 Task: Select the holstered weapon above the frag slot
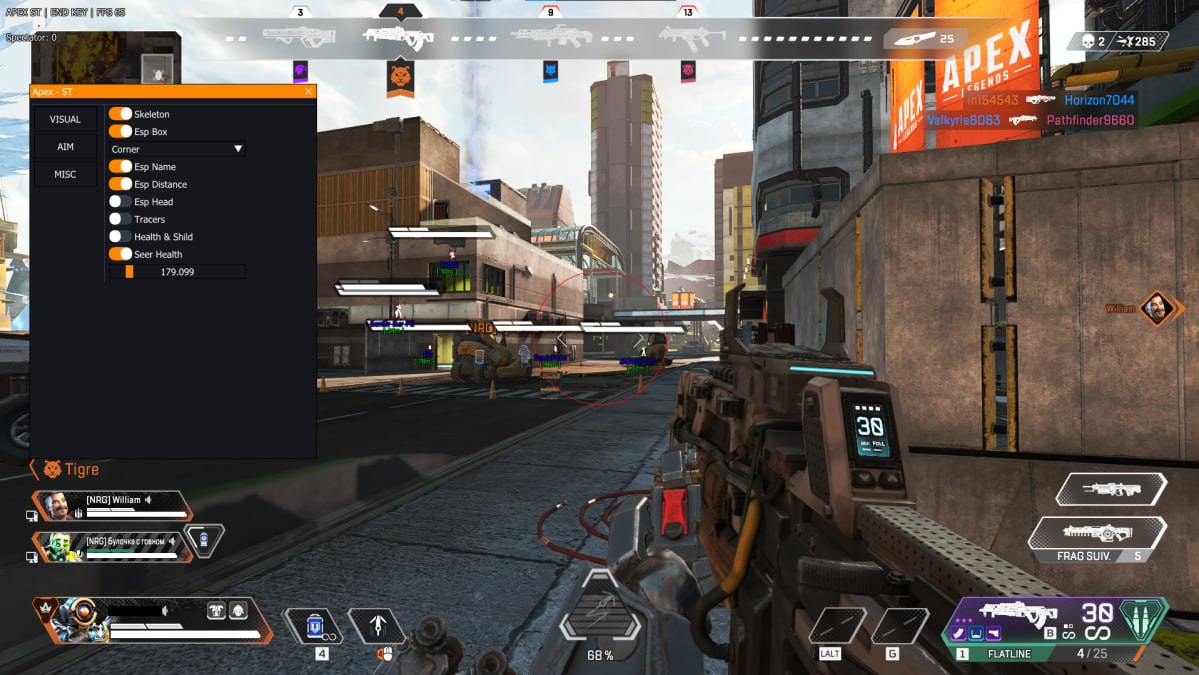[1111, 489]
